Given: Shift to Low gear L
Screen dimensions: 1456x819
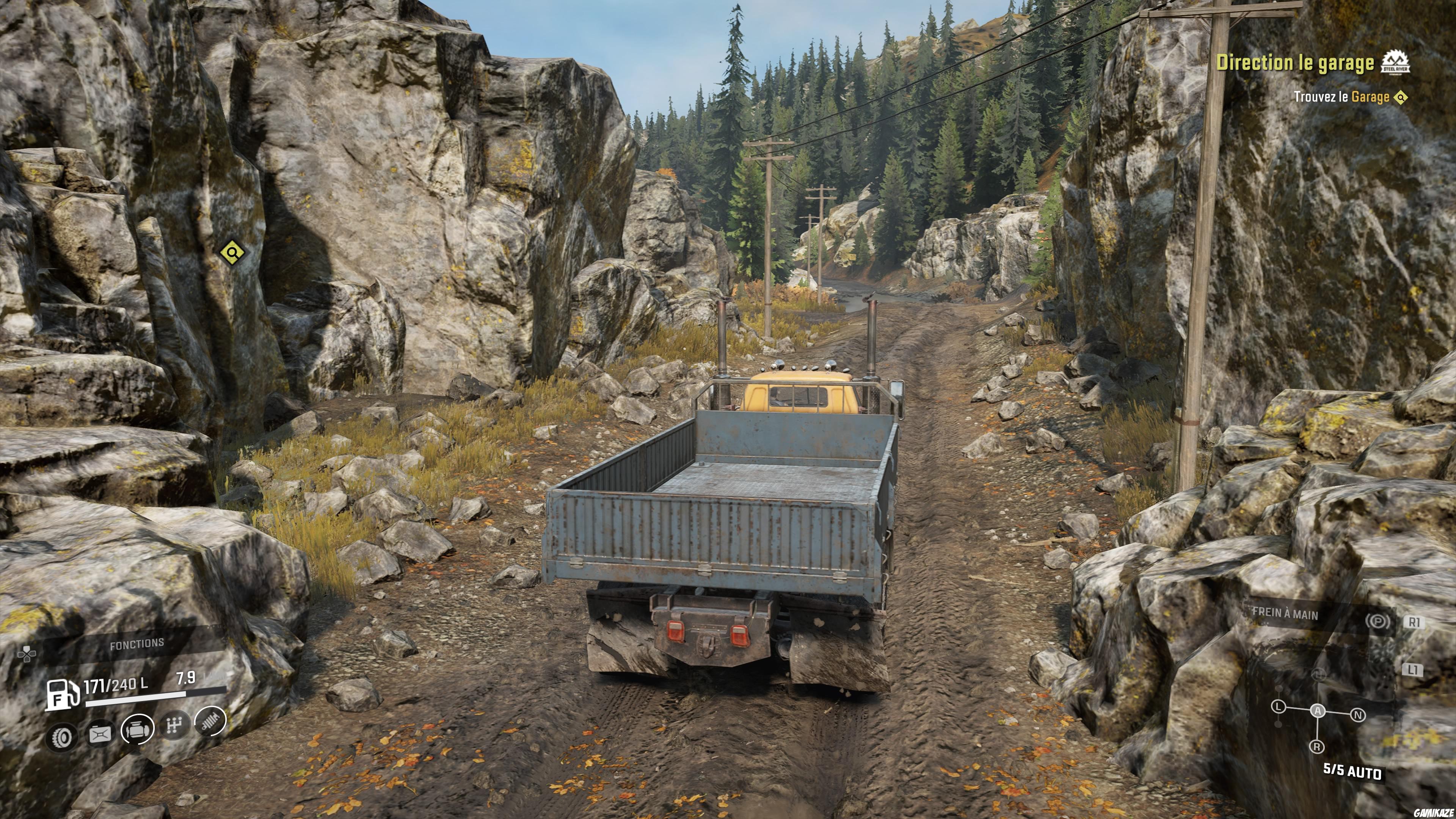Looking at the screenshot, I should pos(1279,706).
